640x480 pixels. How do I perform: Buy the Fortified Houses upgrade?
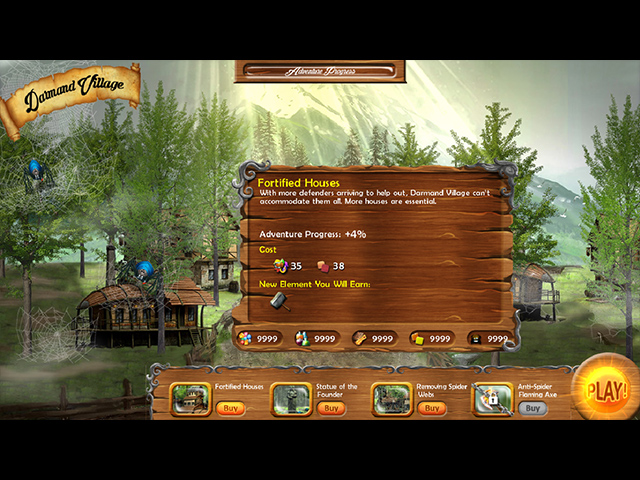coord(231,408)
